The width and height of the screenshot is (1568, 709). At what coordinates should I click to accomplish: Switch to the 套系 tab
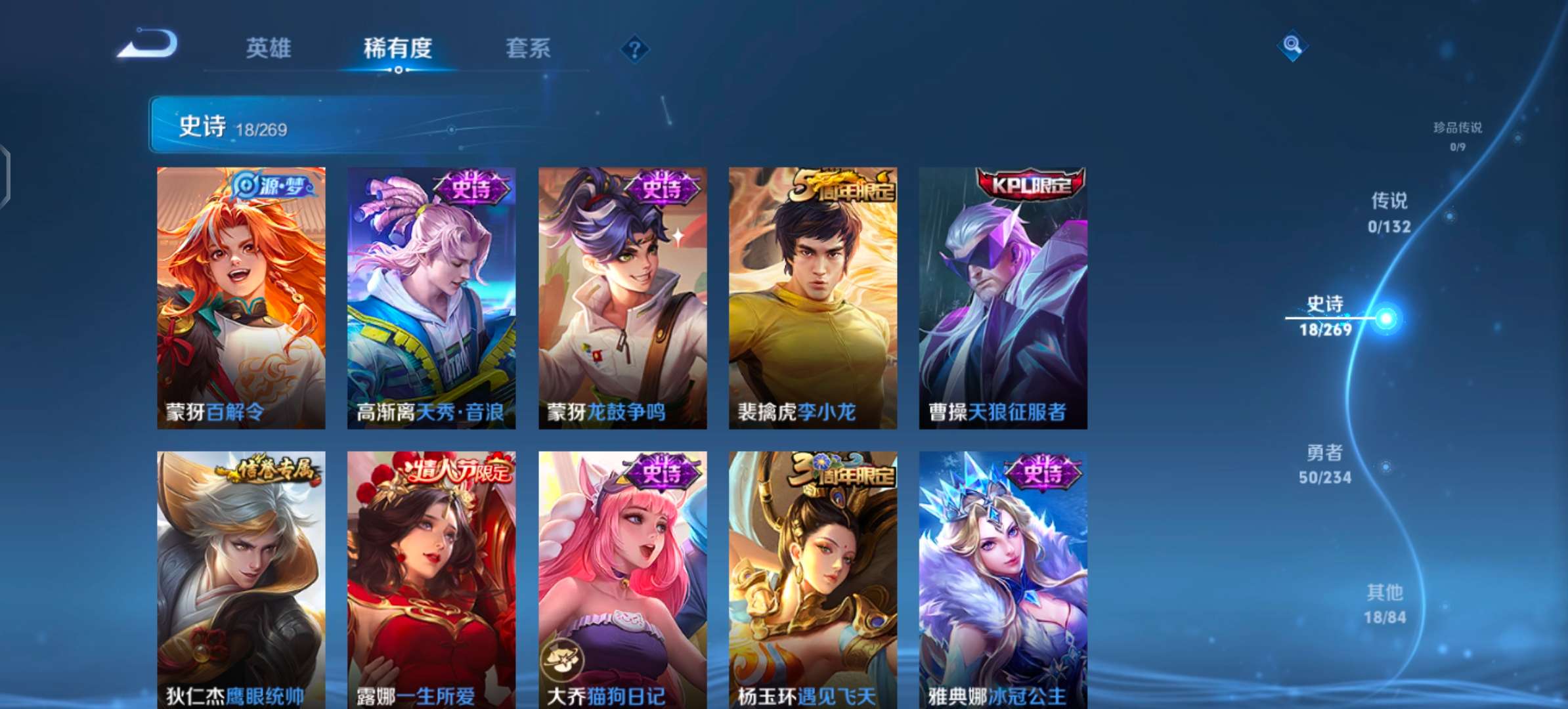529,49
